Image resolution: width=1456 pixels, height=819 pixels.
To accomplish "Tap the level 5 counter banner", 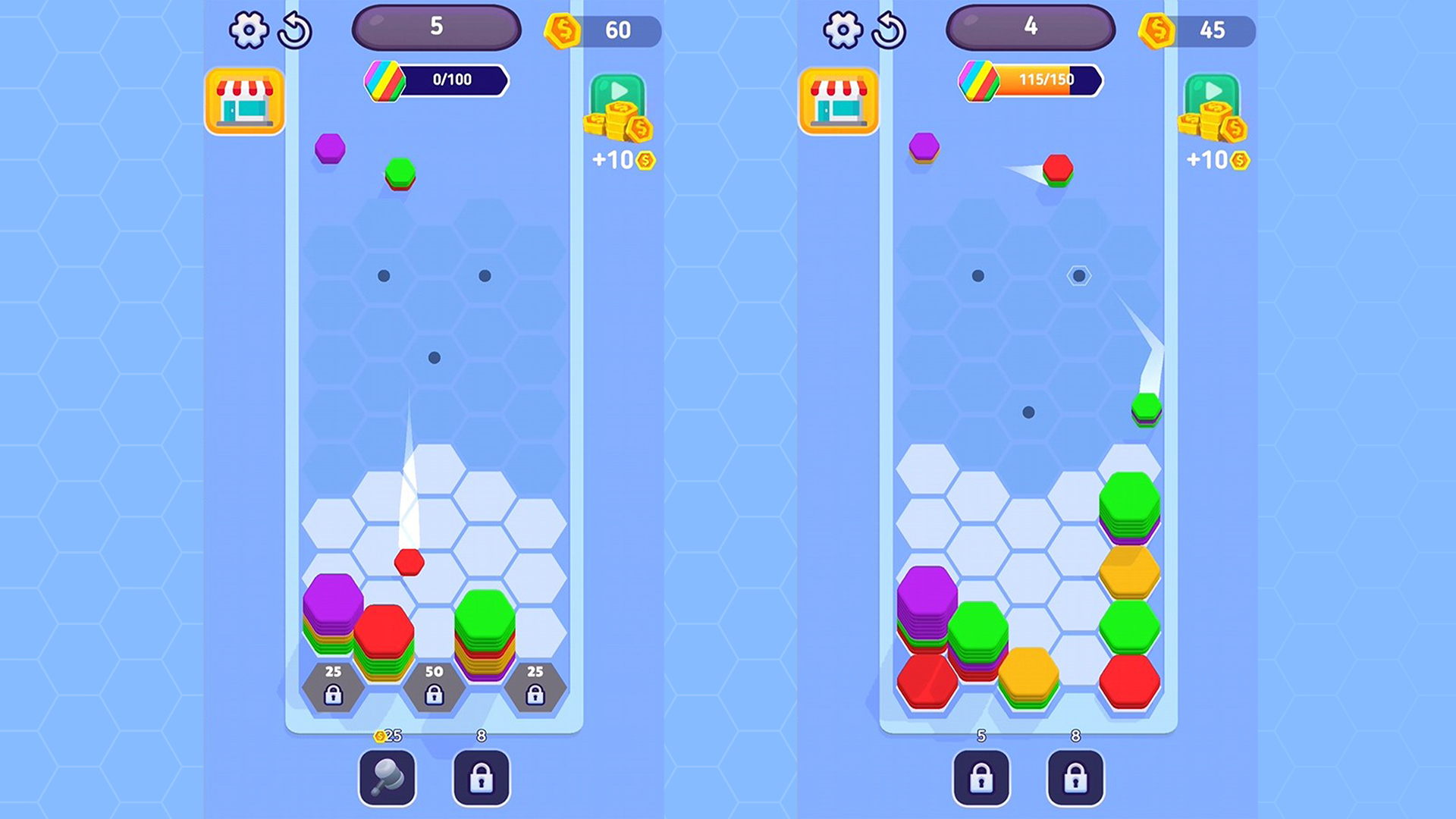I will (x=436, y=27).
